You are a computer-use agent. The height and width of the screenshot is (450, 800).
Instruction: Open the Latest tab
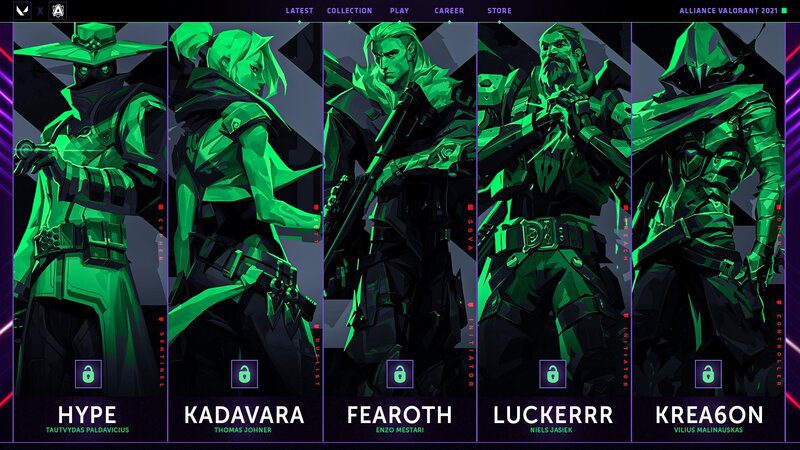point(299,11)
